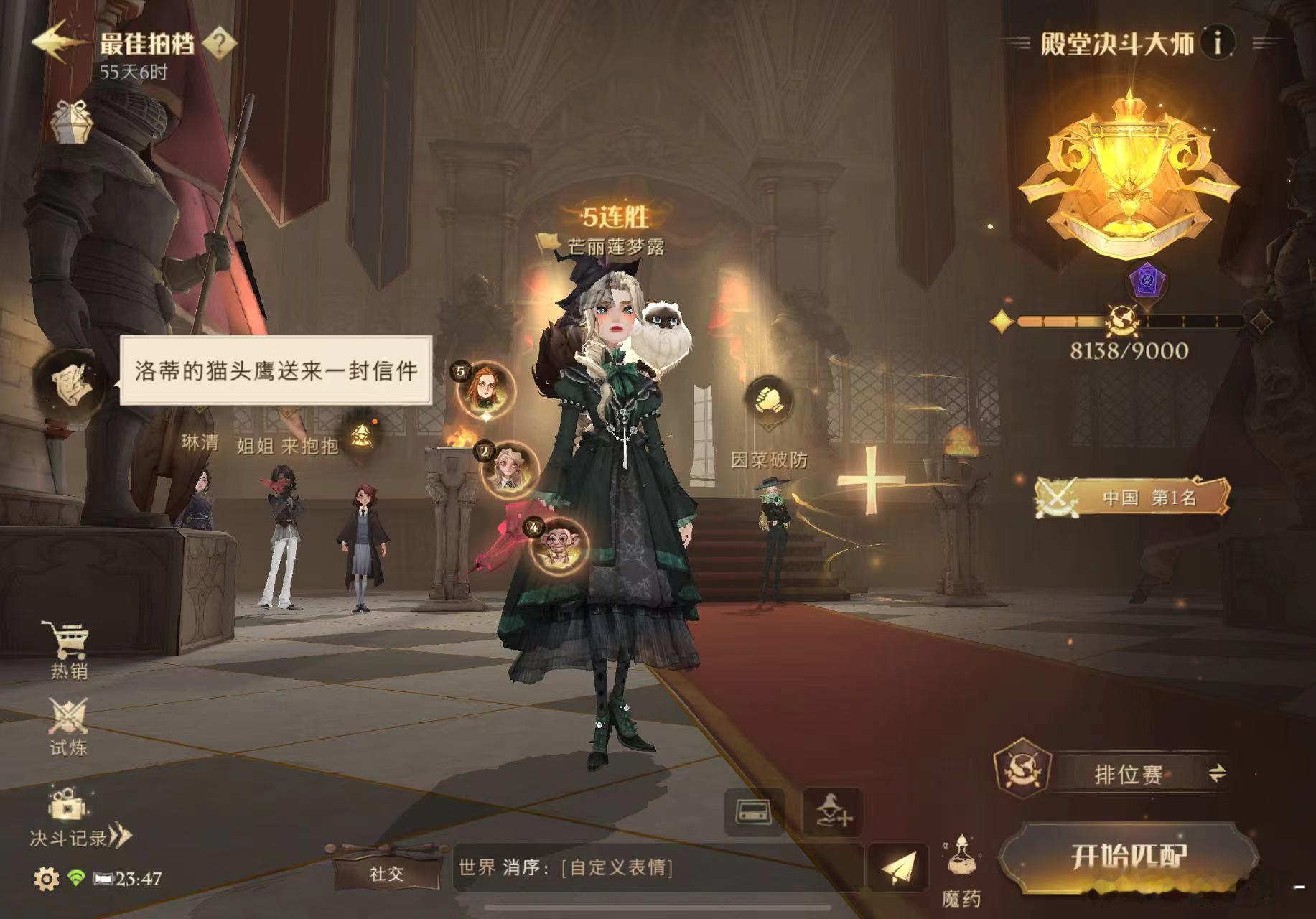Screen dimensions: 1316x919
Task: Open the 魔药 potion bottle icon
Action: coord(962,854)
